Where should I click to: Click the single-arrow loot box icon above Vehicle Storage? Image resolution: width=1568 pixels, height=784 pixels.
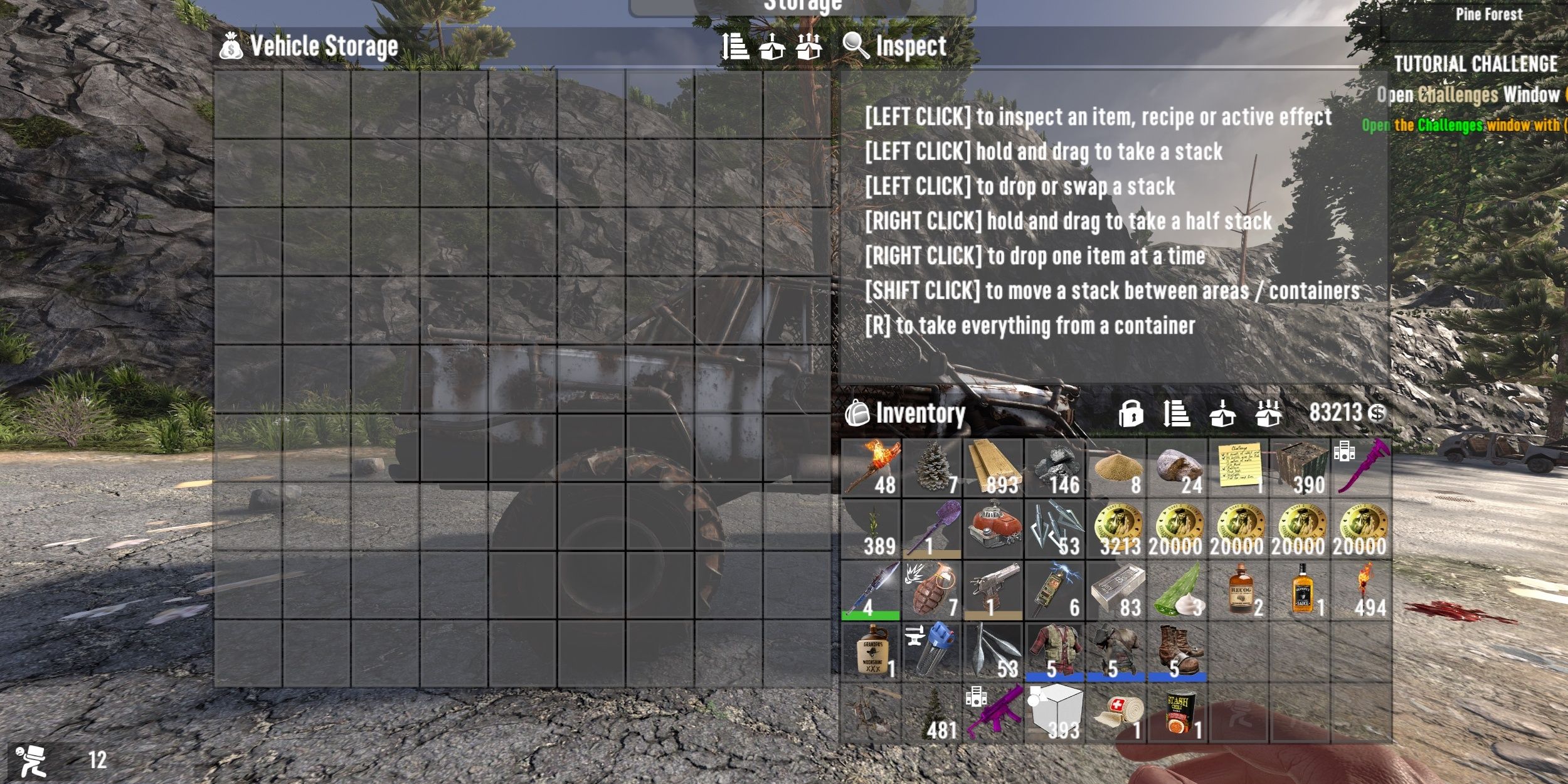[771, 46]
